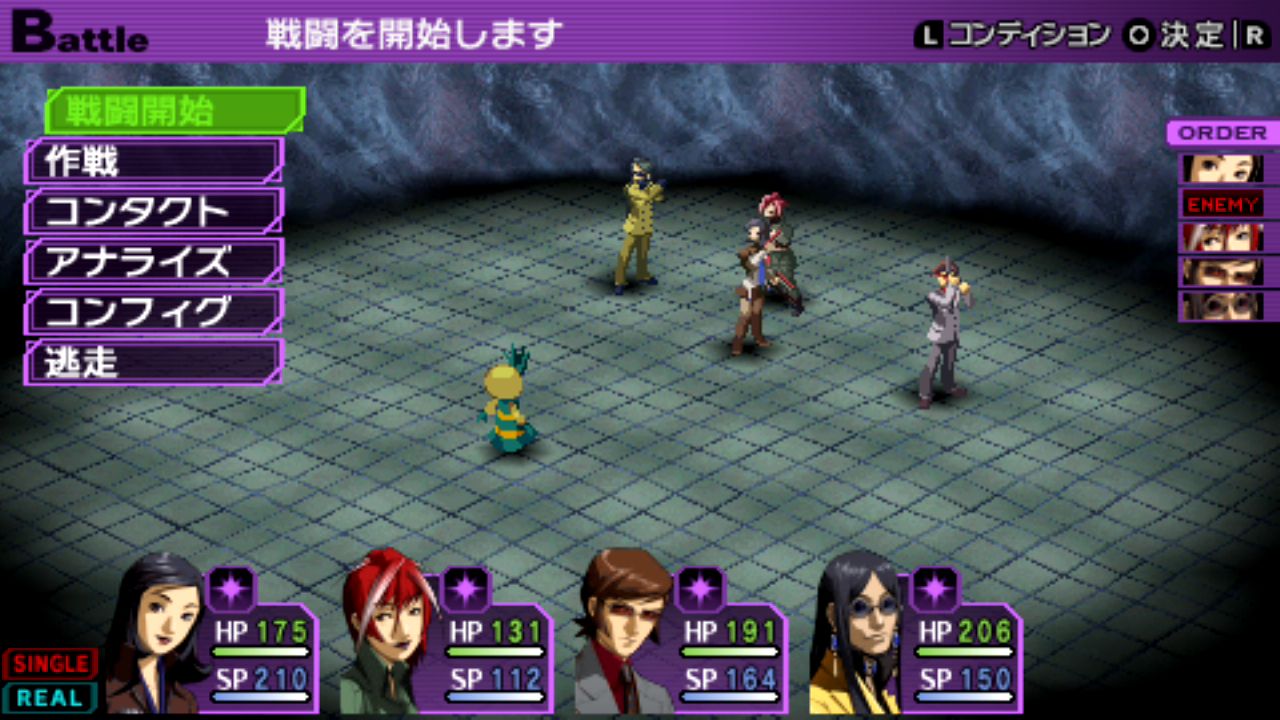Viewport: 1280px width, 720px height.
Task: Select アナライズ to analyze the enemy
Action: point(154,262)
